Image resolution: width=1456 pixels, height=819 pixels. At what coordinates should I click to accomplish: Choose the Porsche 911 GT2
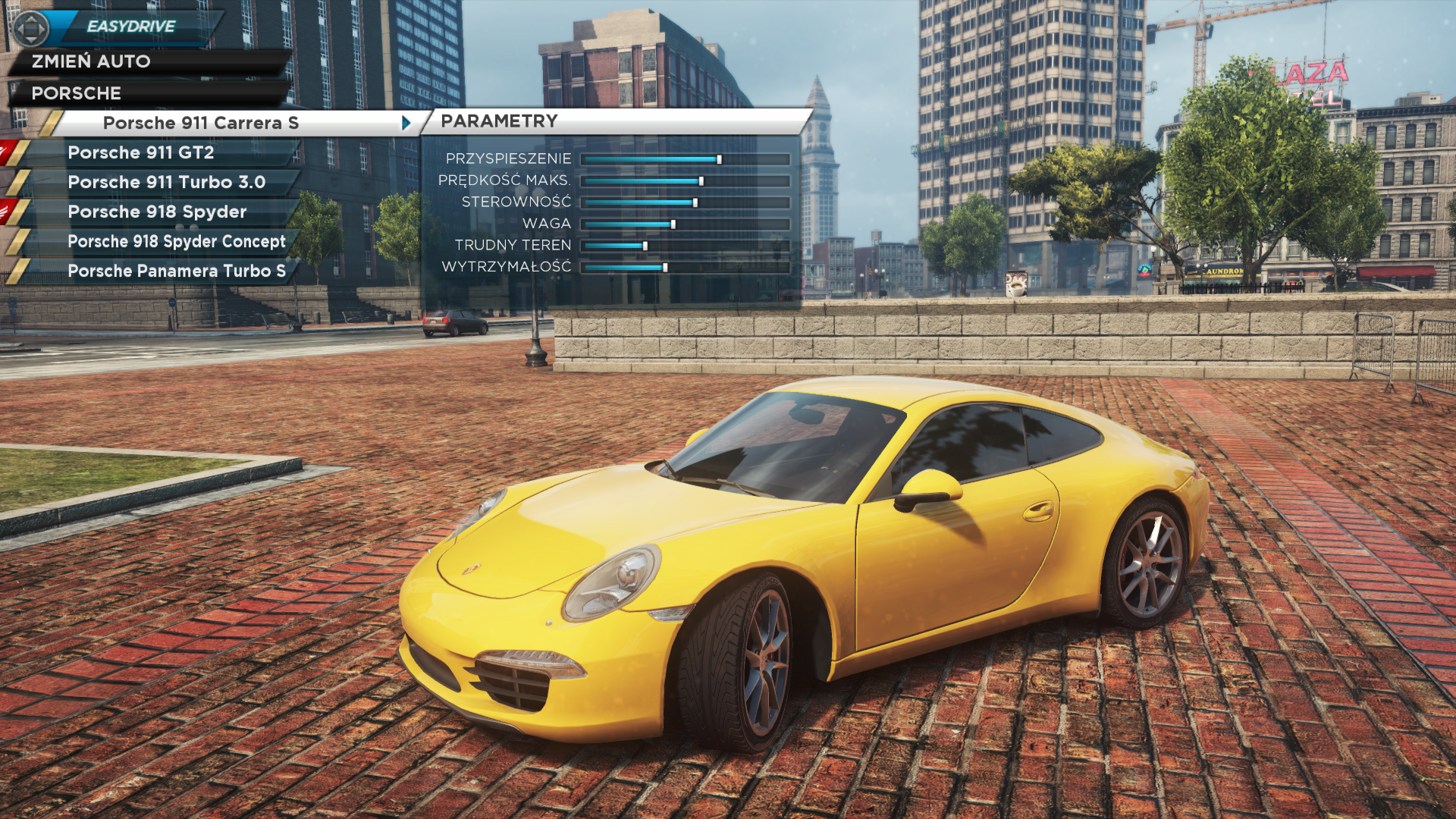coord(141,152)
